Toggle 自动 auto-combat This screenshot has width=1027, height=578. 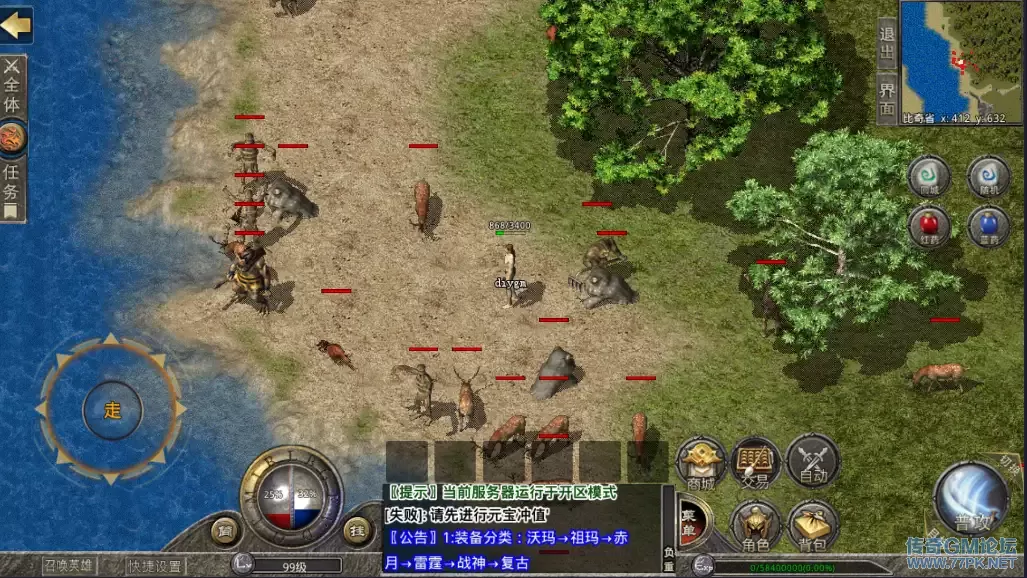(x=812, y=463)
